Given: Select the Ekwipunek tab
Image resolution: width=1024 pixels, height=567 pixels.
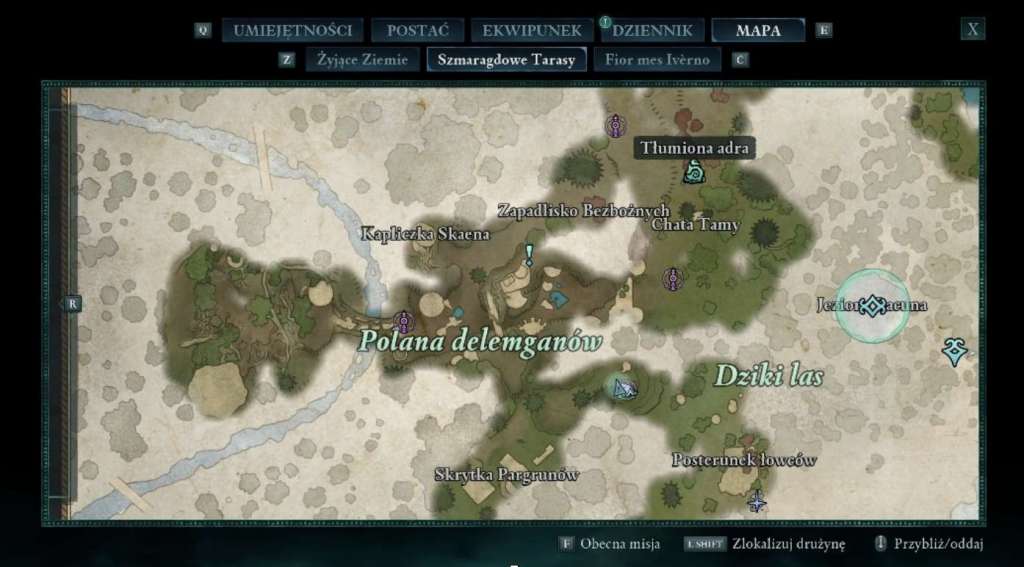Looking at the screenshot, I should [x=532, y=30].
